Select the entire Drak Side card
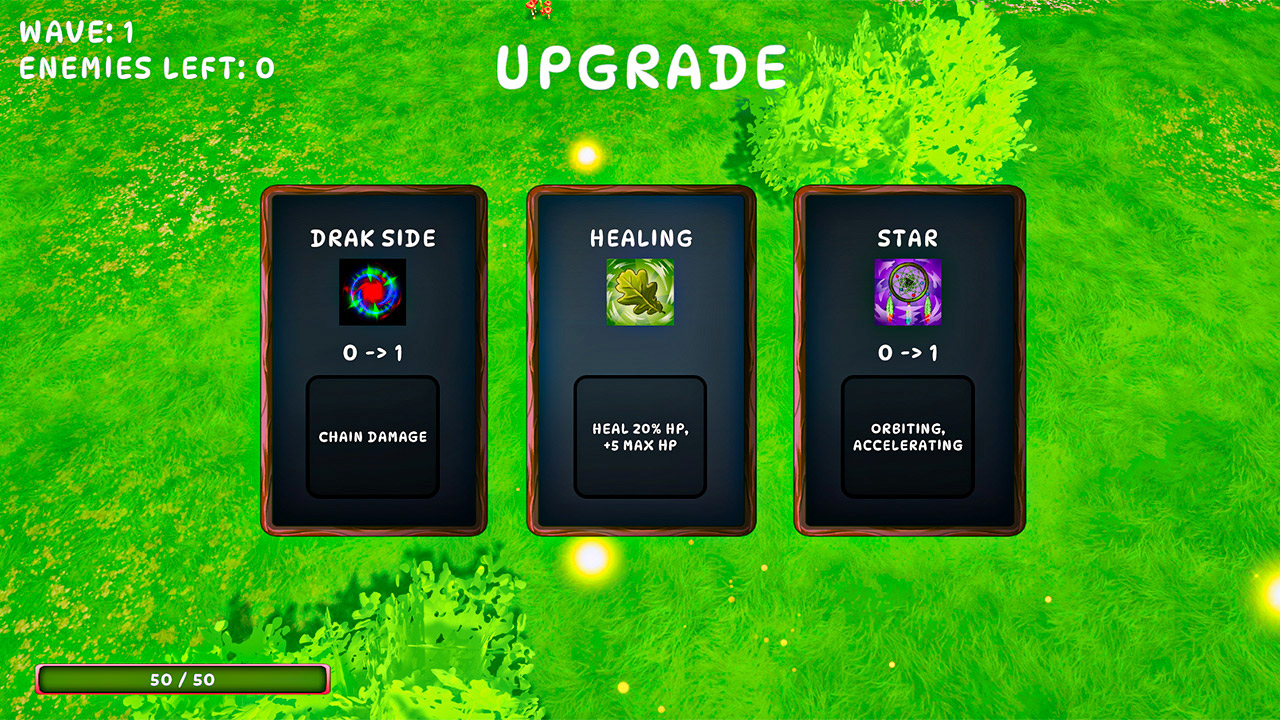 pos(373,360)
